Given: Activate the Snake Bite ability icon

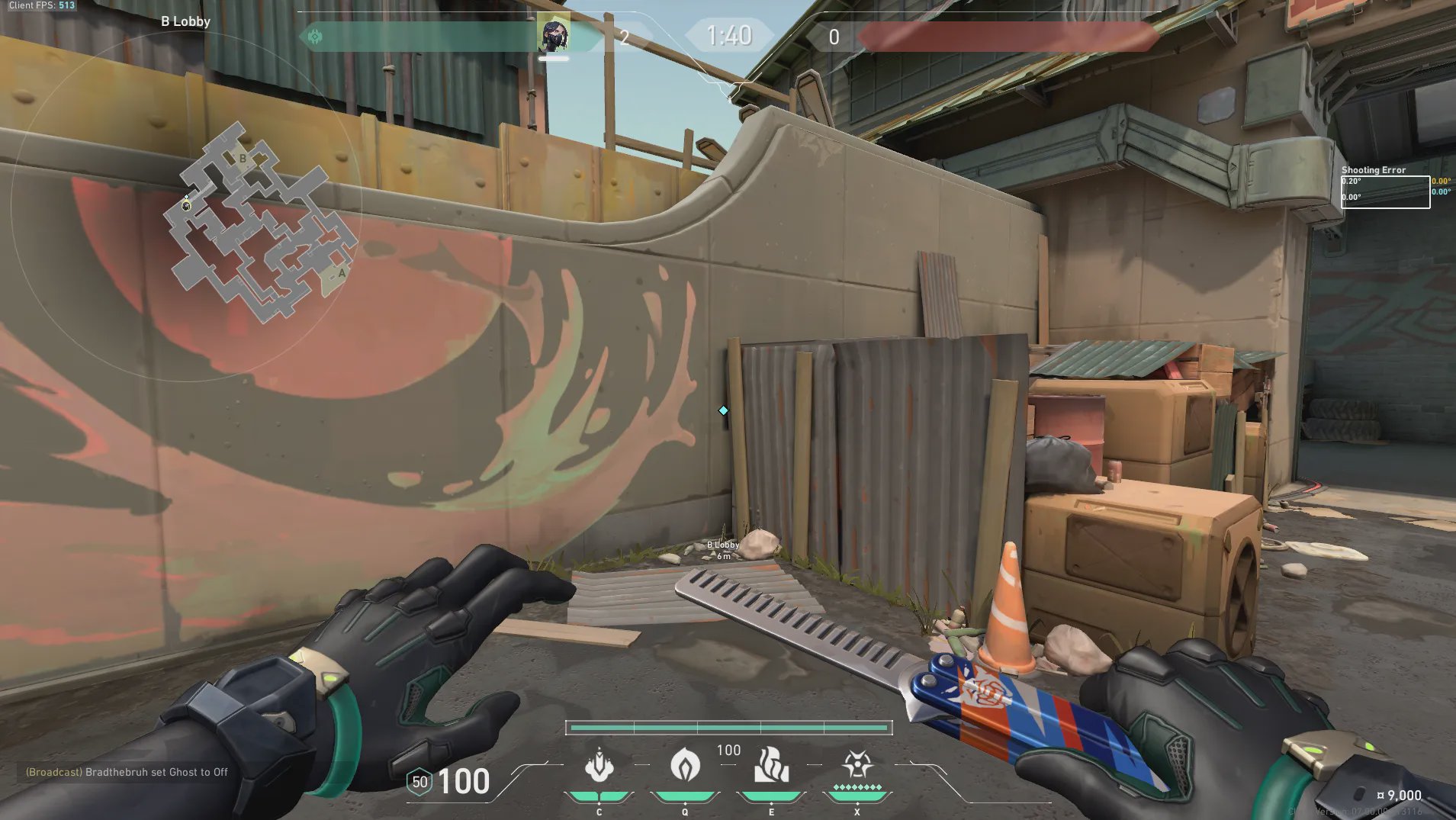Looking at the screenshot, I should pyautogui.click(x=599, y=765).
